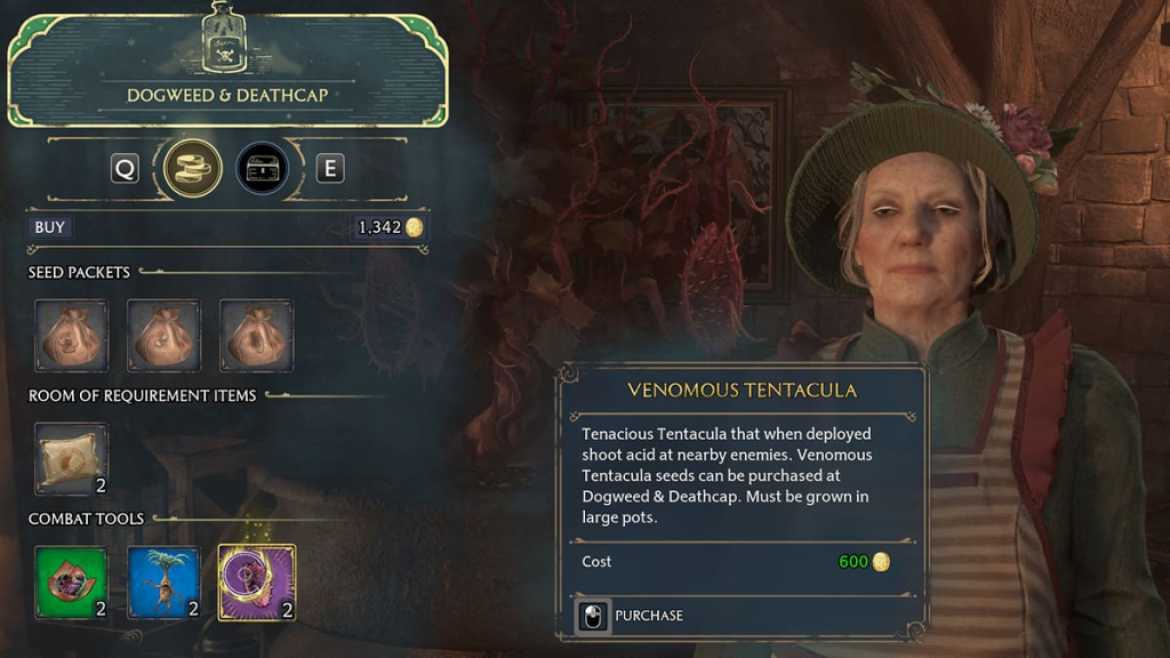Pick the purple Venomous Tentacula slot
This screenshot has height=658, width=1170.
[x=256, y=582]
